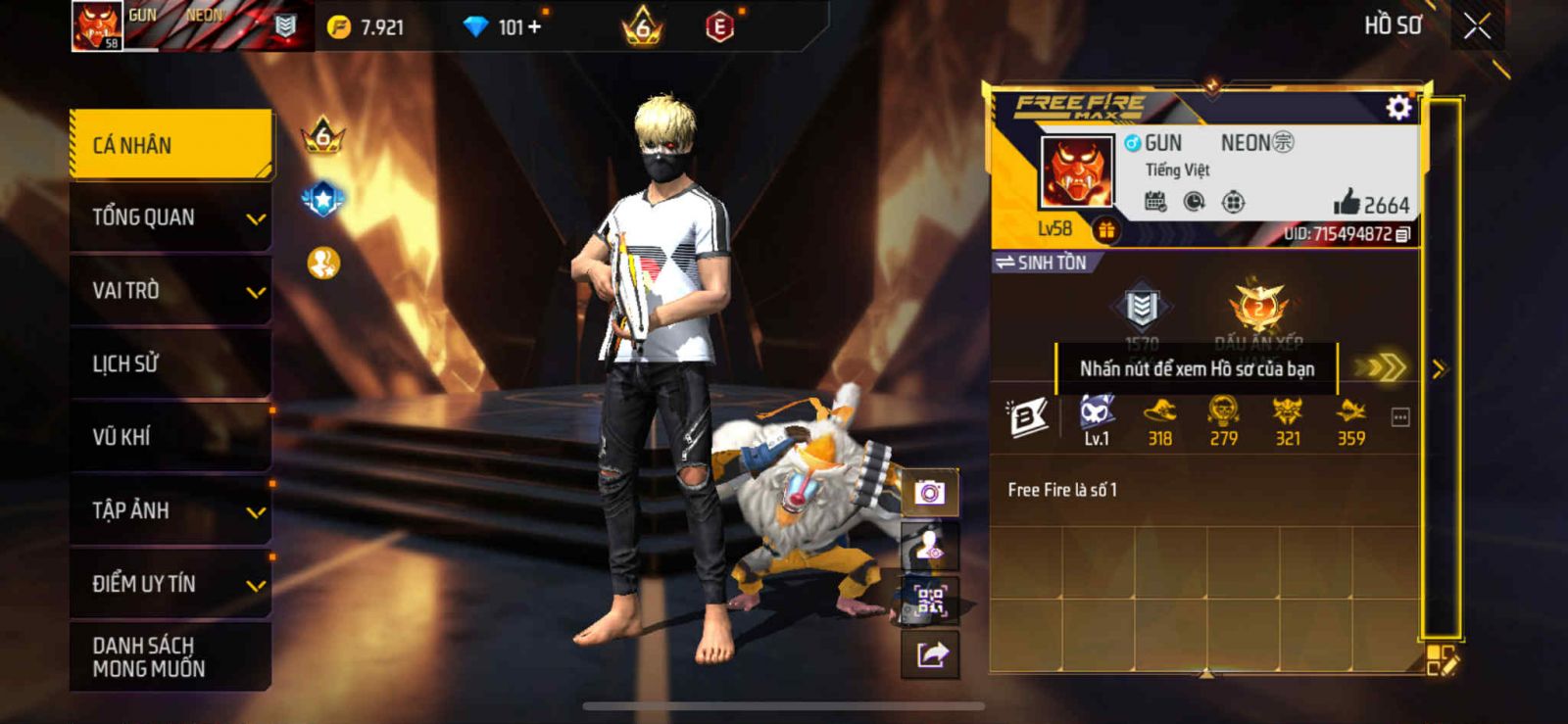Image resolution: width=1568 pixels, height=724 pixels.
Task: Add diamonds with the plus button
Action: pyautogui.click(x=534, y=27)
